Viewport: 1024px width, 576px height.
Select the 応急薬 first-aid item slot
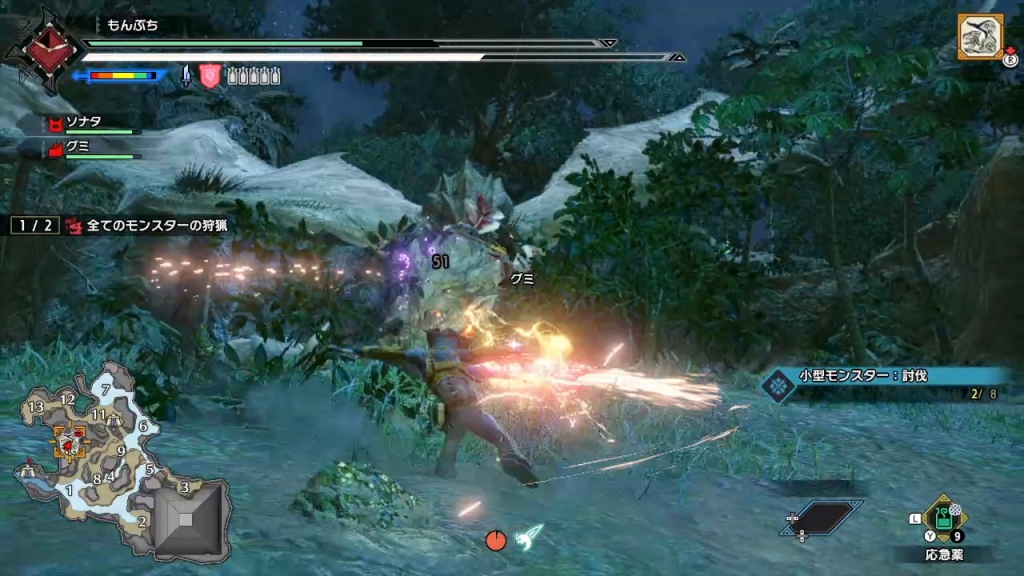tap(942, 518)
